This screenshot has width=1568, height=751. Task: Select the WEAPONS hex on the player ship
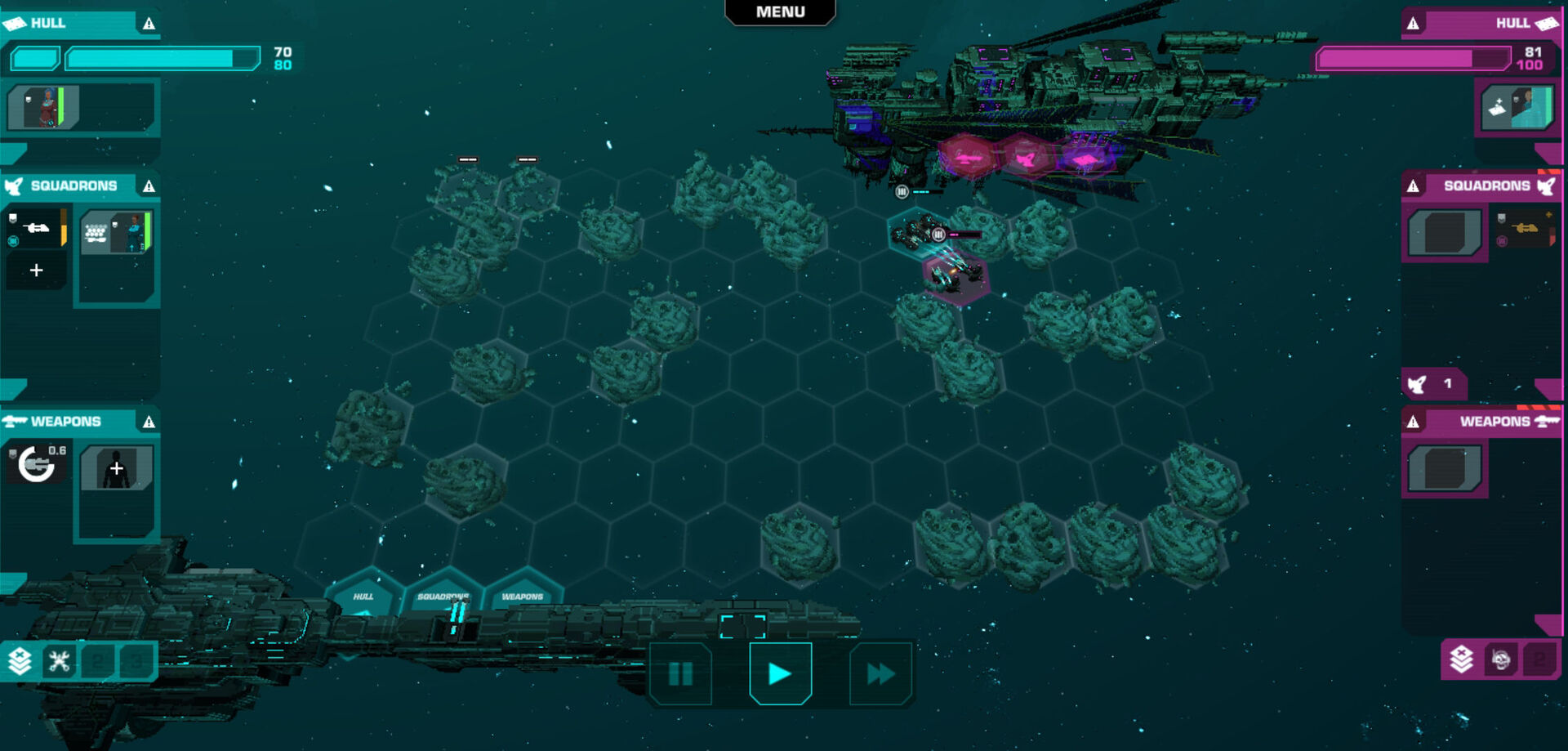[x=523, y=595]
